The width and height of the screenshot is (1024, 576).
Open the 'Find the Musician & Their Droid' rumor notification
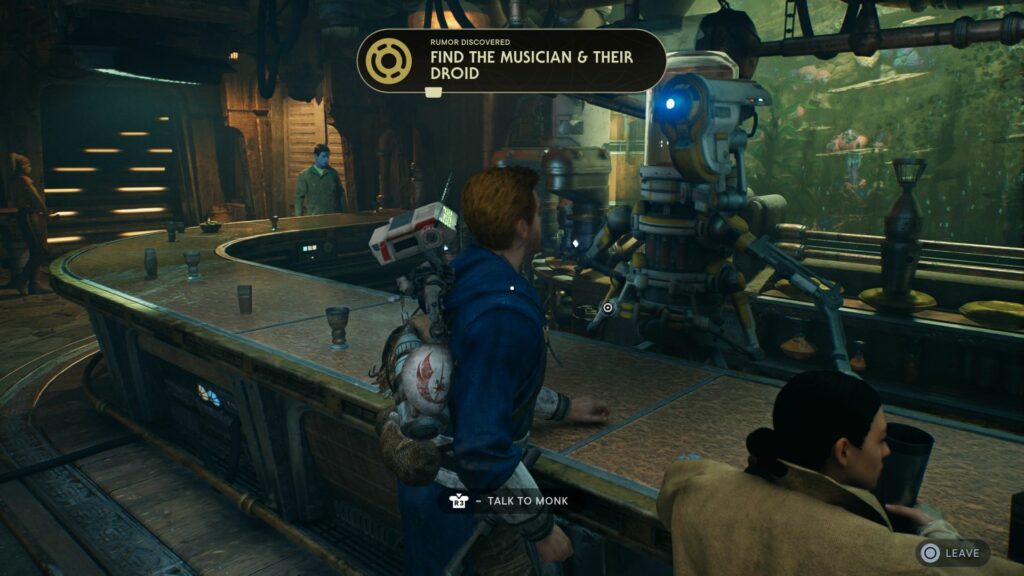point(511,62)
